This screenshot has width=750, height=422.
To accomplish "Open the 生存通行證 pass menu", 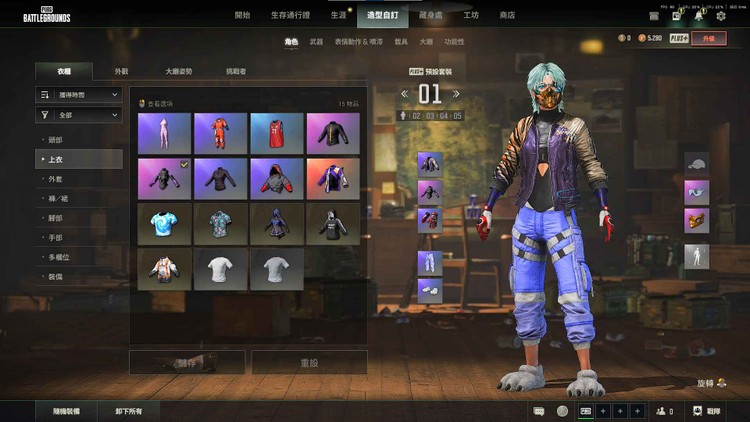I will [290, 15].
